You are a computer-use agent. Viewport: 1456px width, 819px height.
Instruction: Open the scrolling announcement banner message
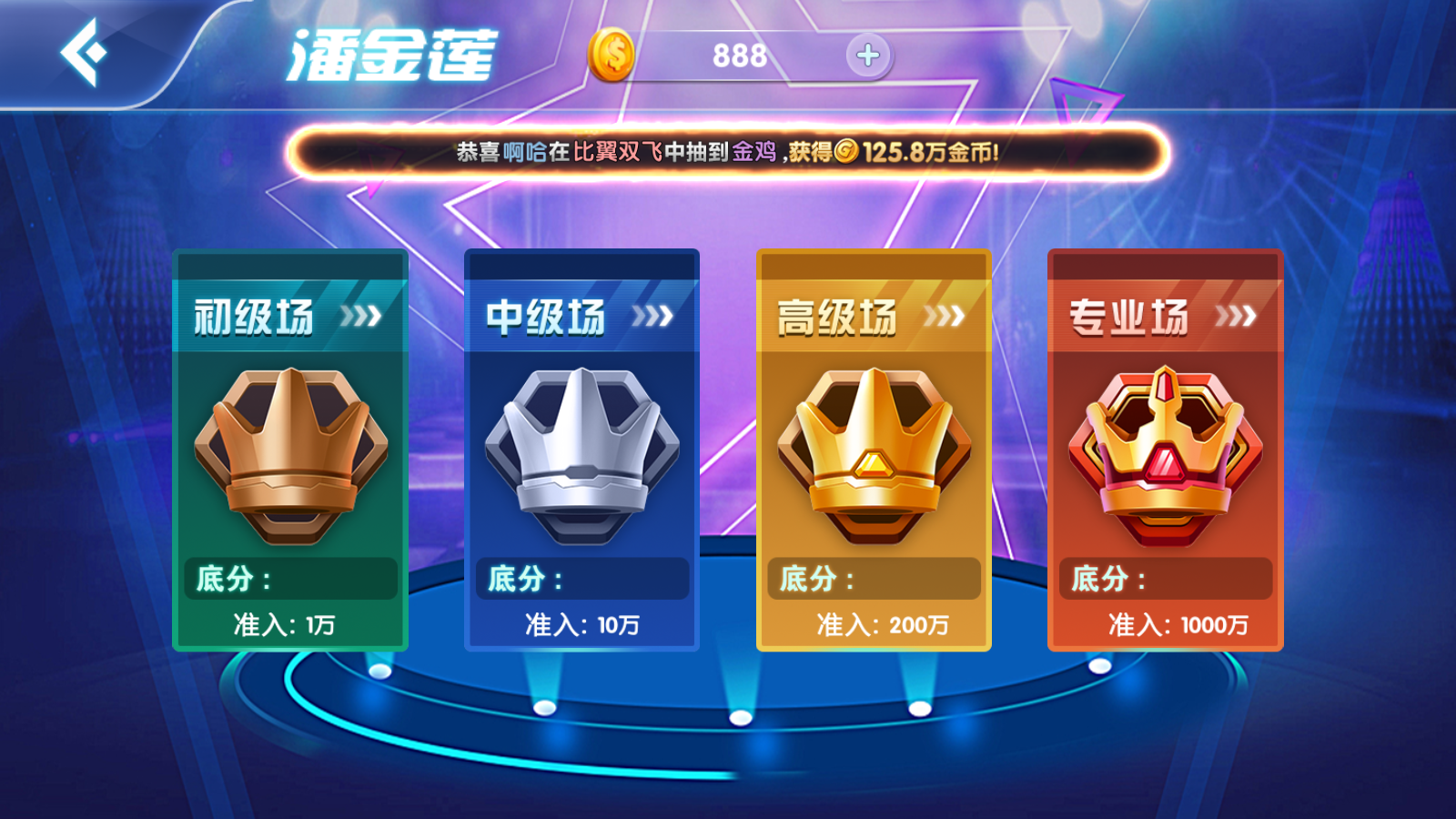pos(728,153)
